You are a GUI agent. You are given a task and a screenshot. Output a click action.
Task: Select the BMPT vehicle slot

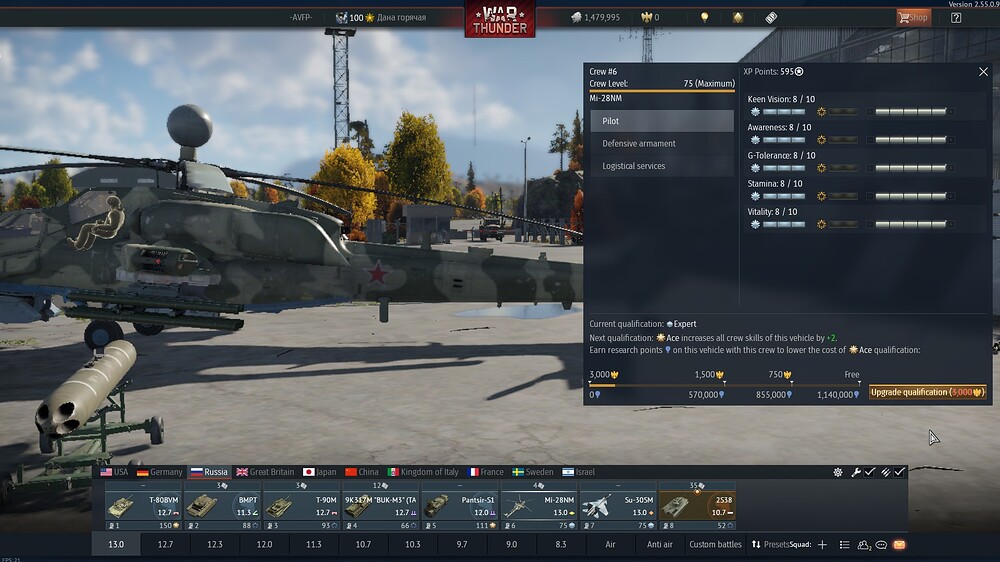[x=221, y=506]
